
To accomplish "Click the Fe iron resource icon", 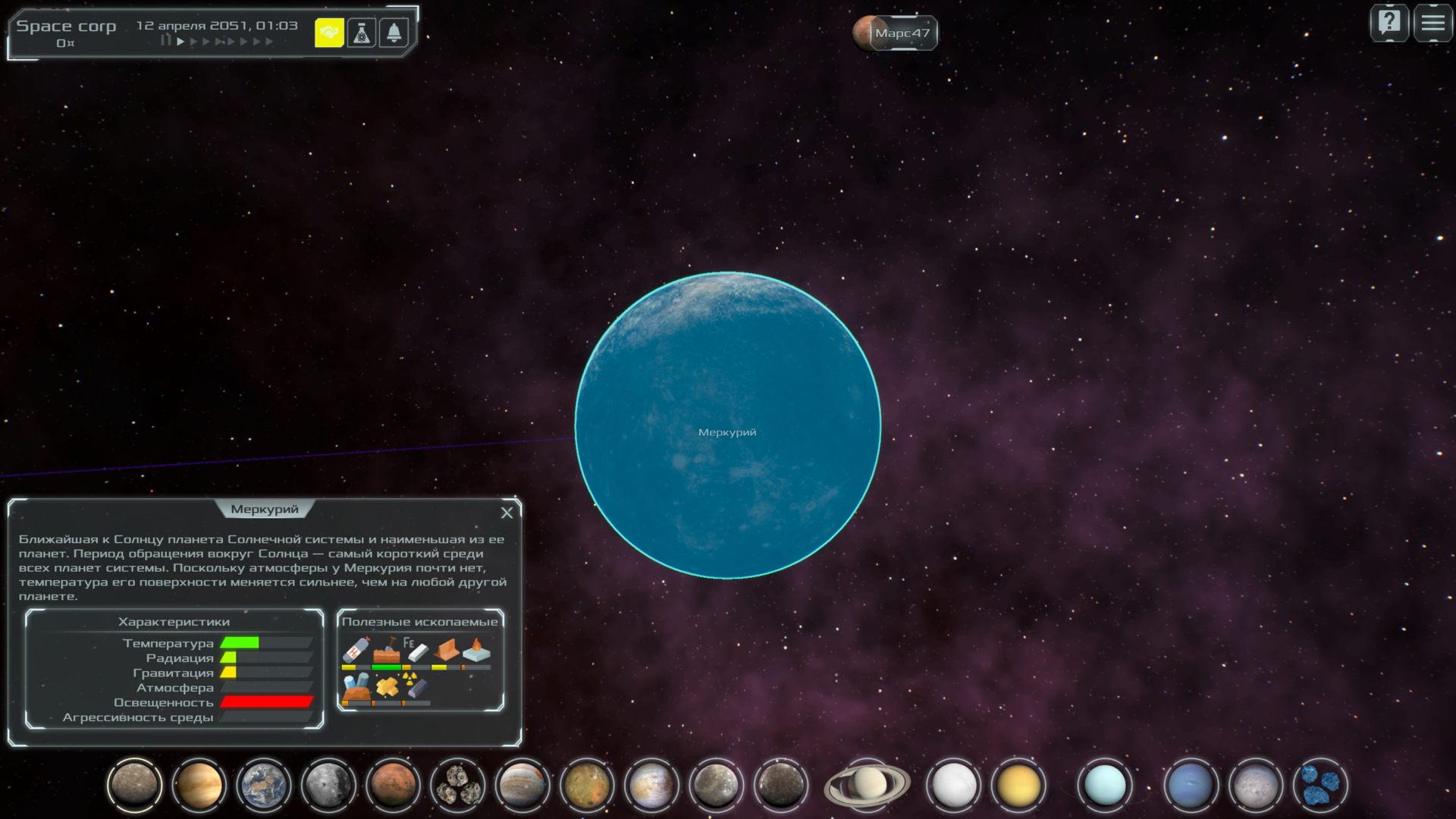I will (x=415, y=651).
